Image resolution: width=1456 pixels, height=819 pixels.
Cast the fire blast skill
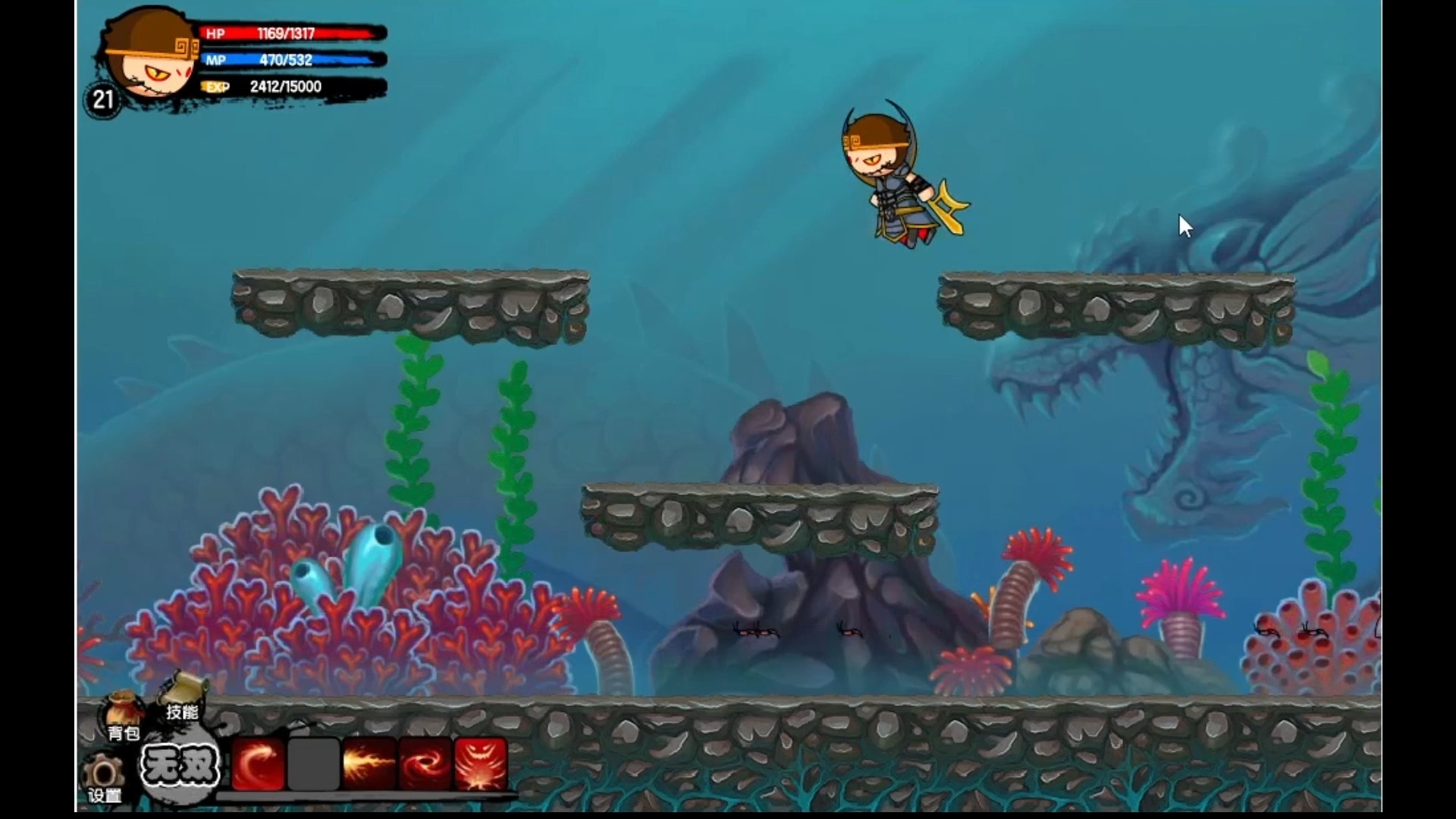(369, 764)
